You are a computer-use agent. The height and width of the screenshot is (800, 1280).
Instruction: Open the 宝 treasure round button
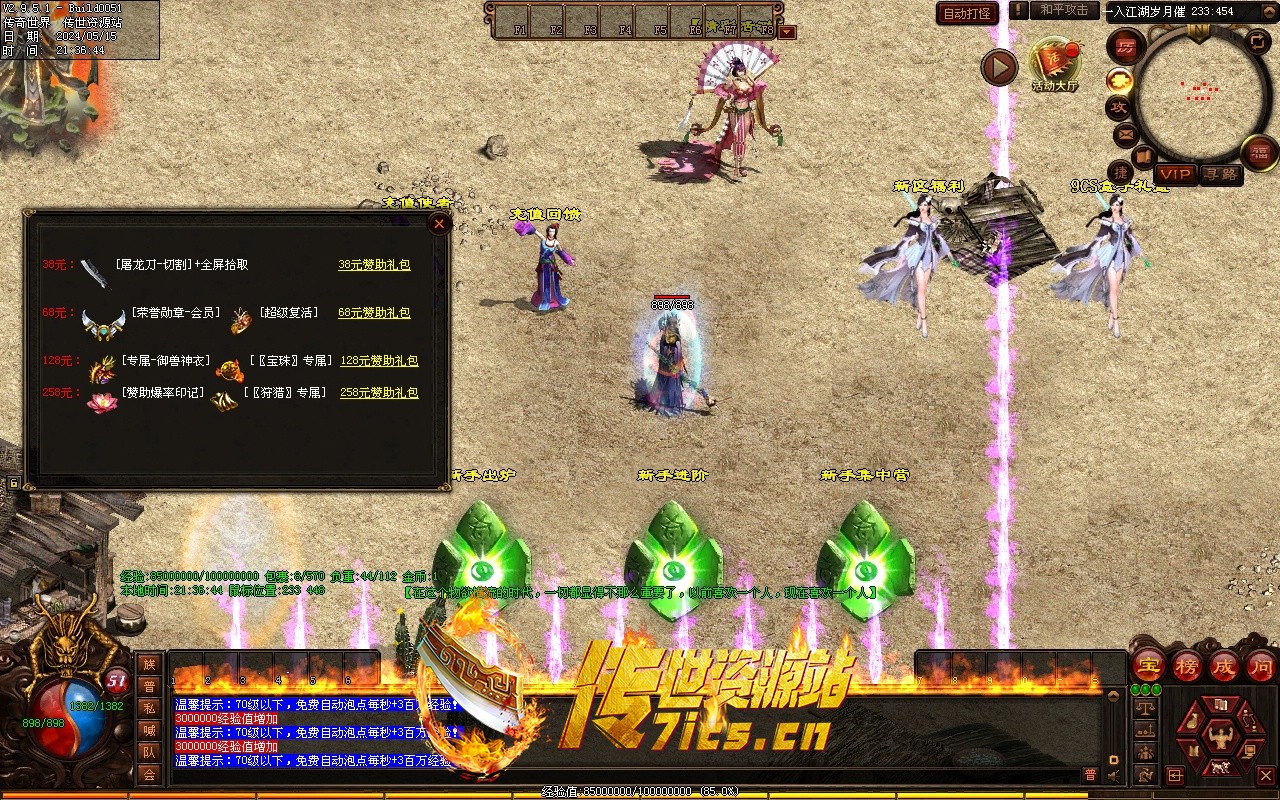[x=1148, y=665]
